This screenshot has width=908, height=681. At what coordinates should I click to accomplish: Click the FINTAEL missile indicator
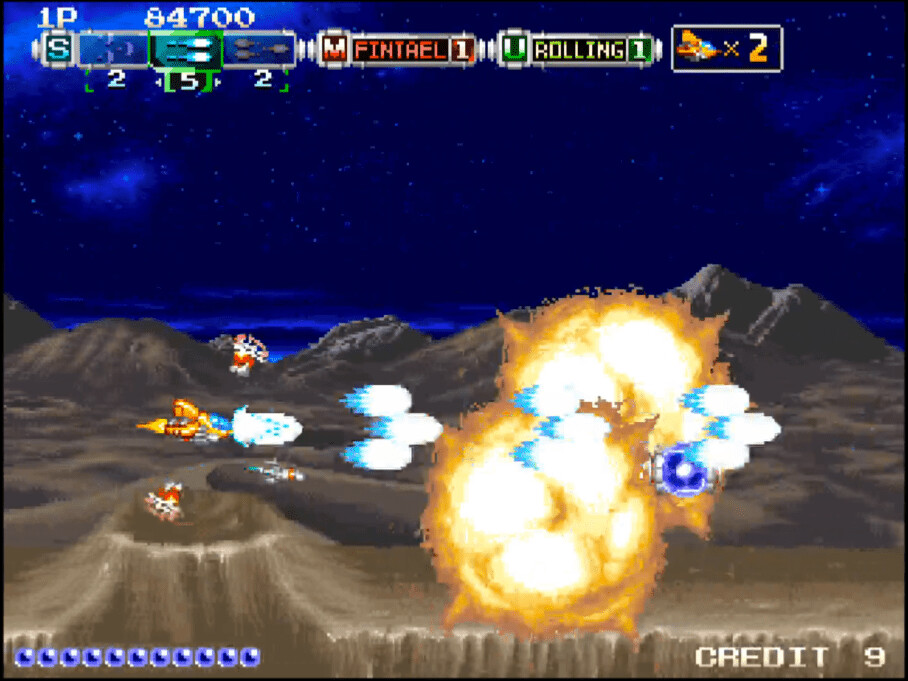(398, 49)
